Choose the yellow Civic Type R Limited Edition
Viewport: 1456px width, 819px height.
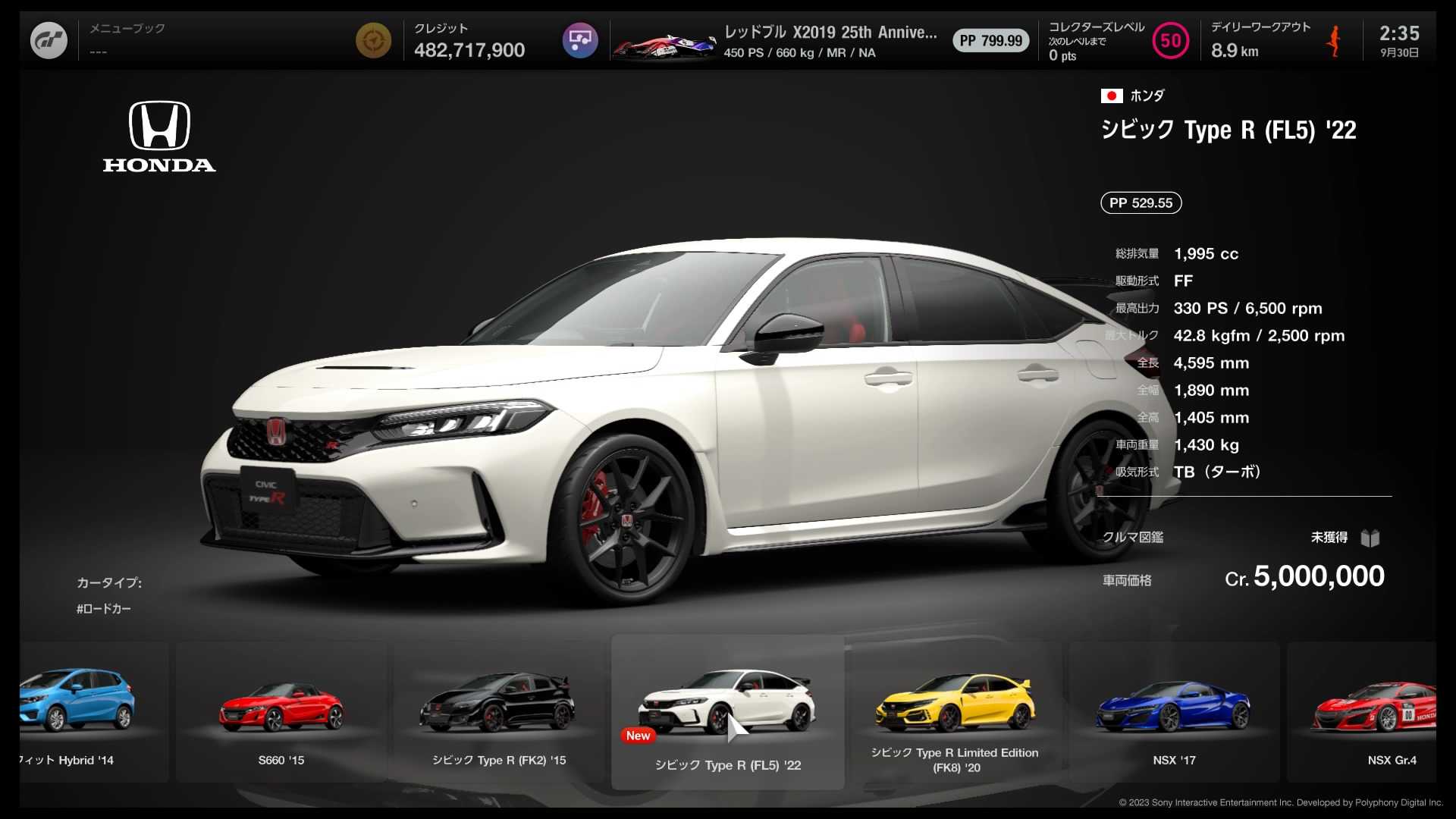[955, 713]
